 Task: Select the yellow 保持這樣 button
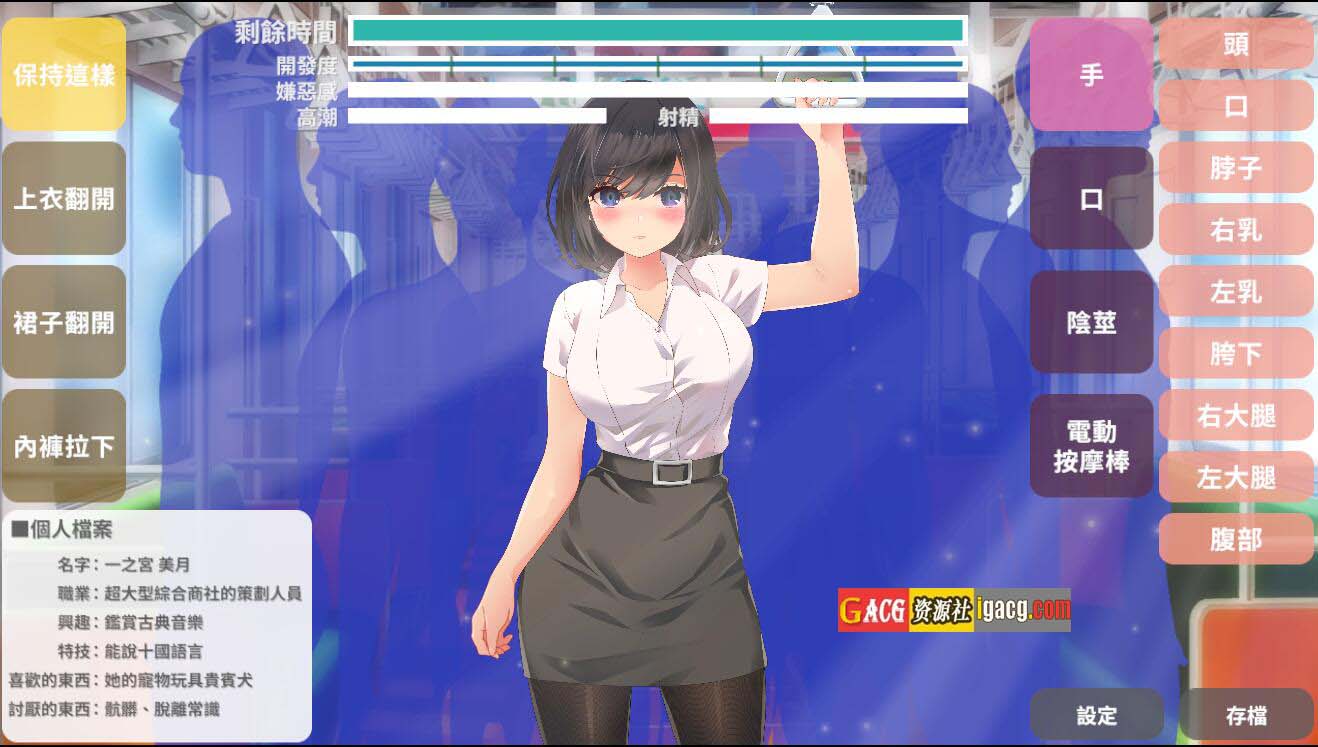pos(64,74)
